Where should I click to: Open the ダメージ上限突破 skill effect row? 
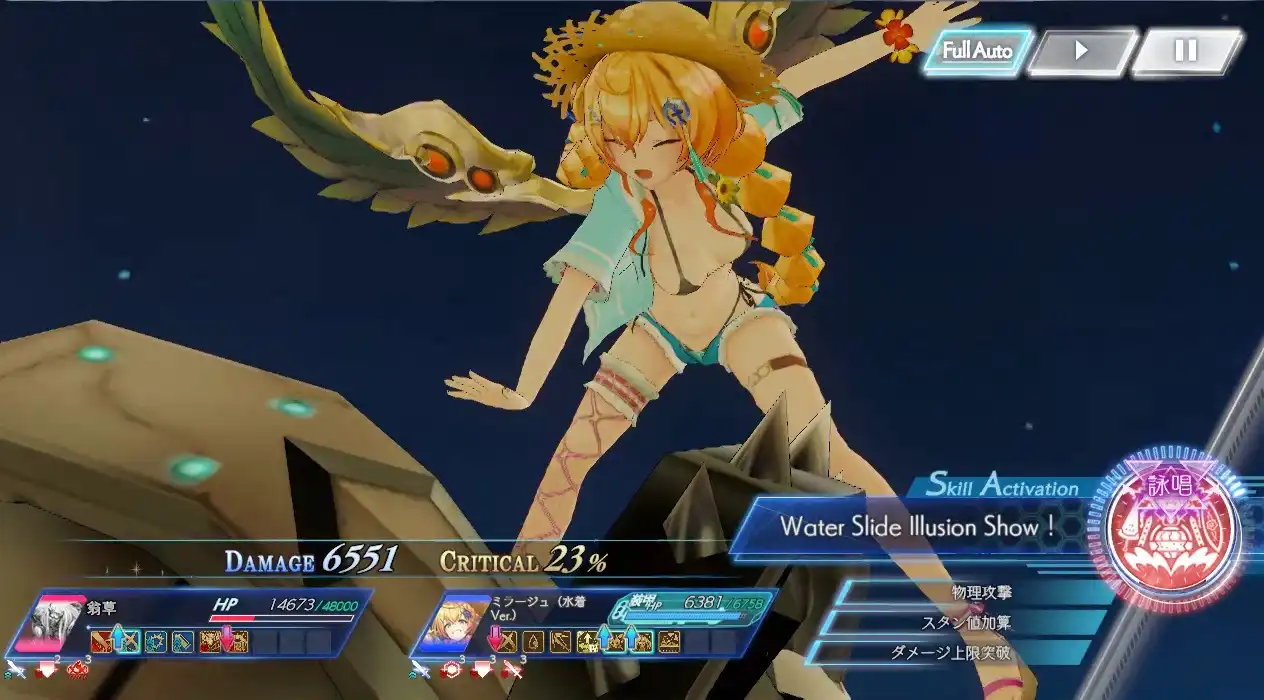950,653
